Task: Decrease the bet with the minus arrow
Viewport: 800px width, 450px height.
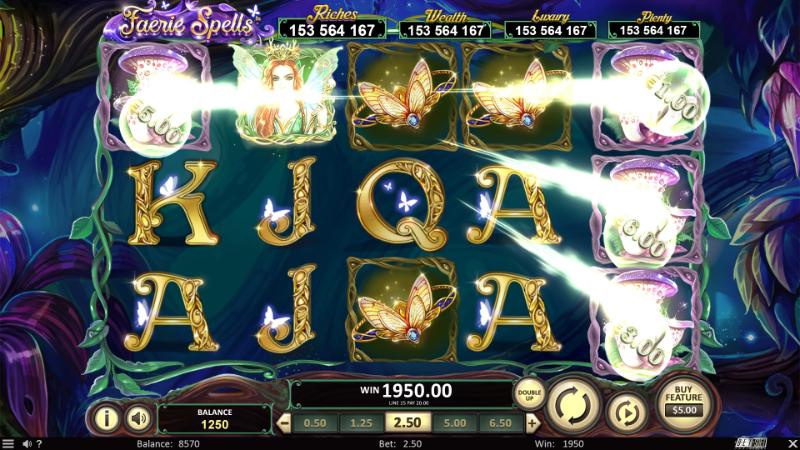Action: [282, 423]
